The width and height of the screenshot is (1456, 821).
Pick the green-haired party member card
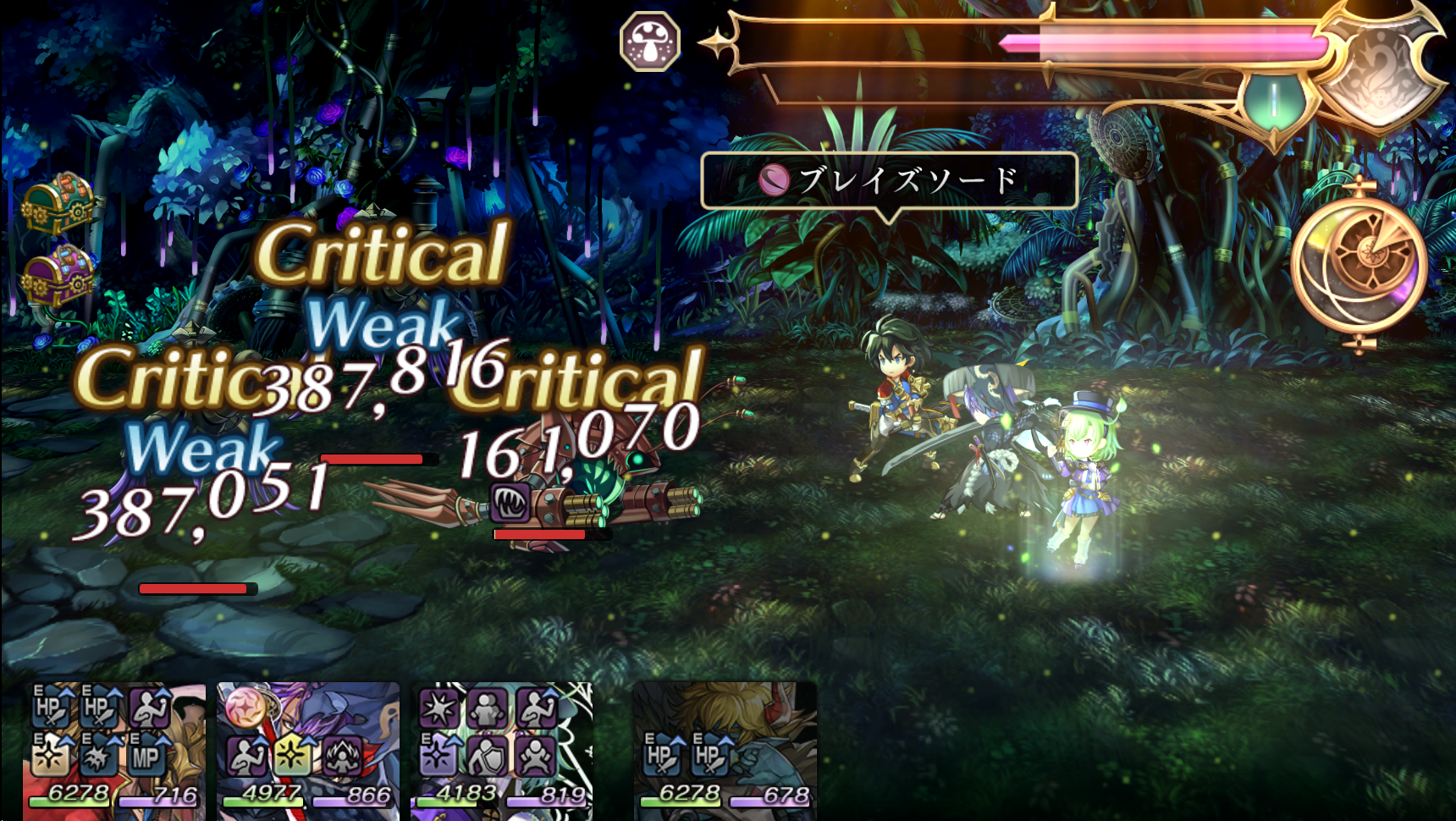501,751
